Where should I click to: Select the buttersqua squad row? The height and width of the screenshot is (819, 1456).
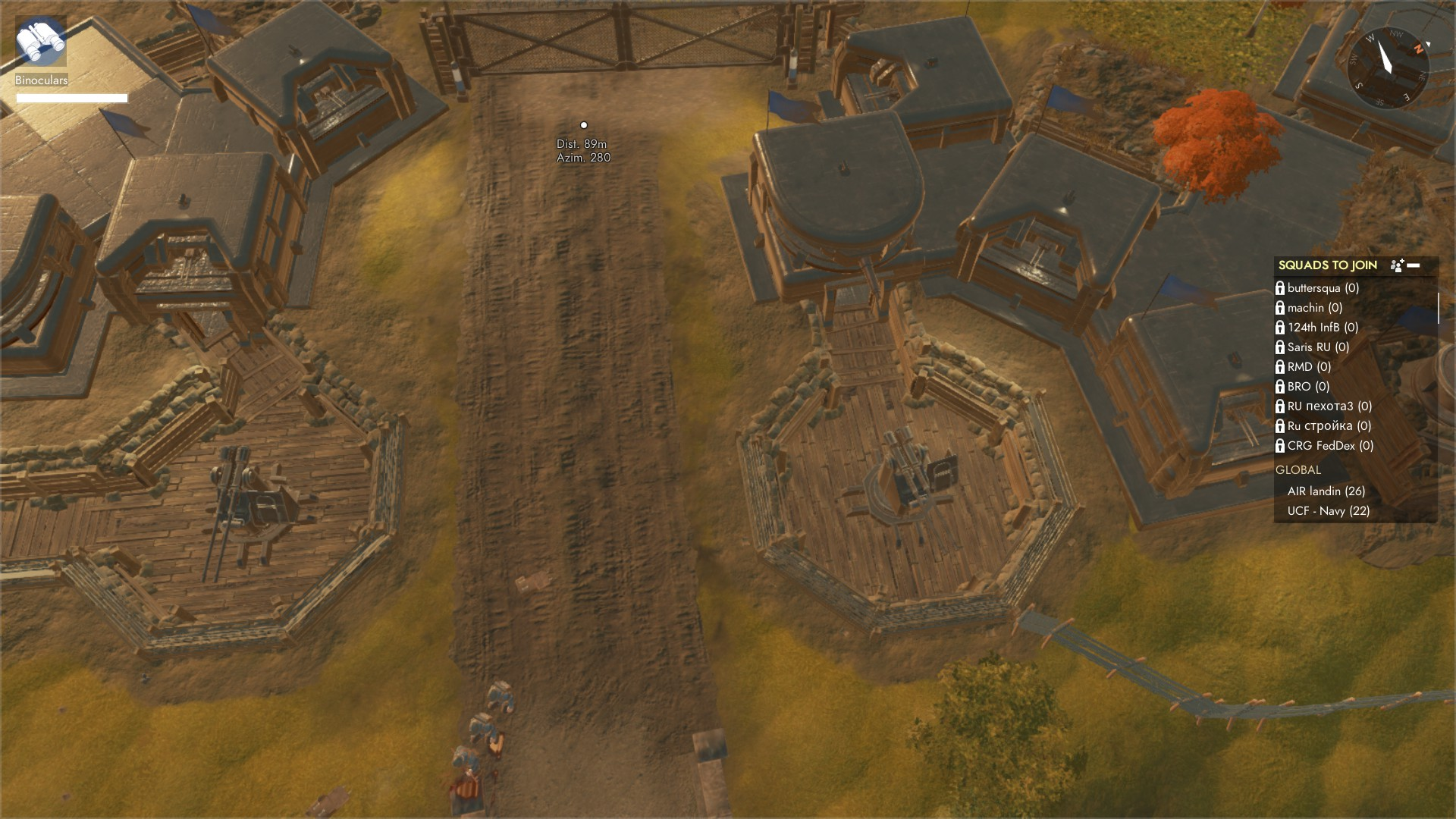1323,288
